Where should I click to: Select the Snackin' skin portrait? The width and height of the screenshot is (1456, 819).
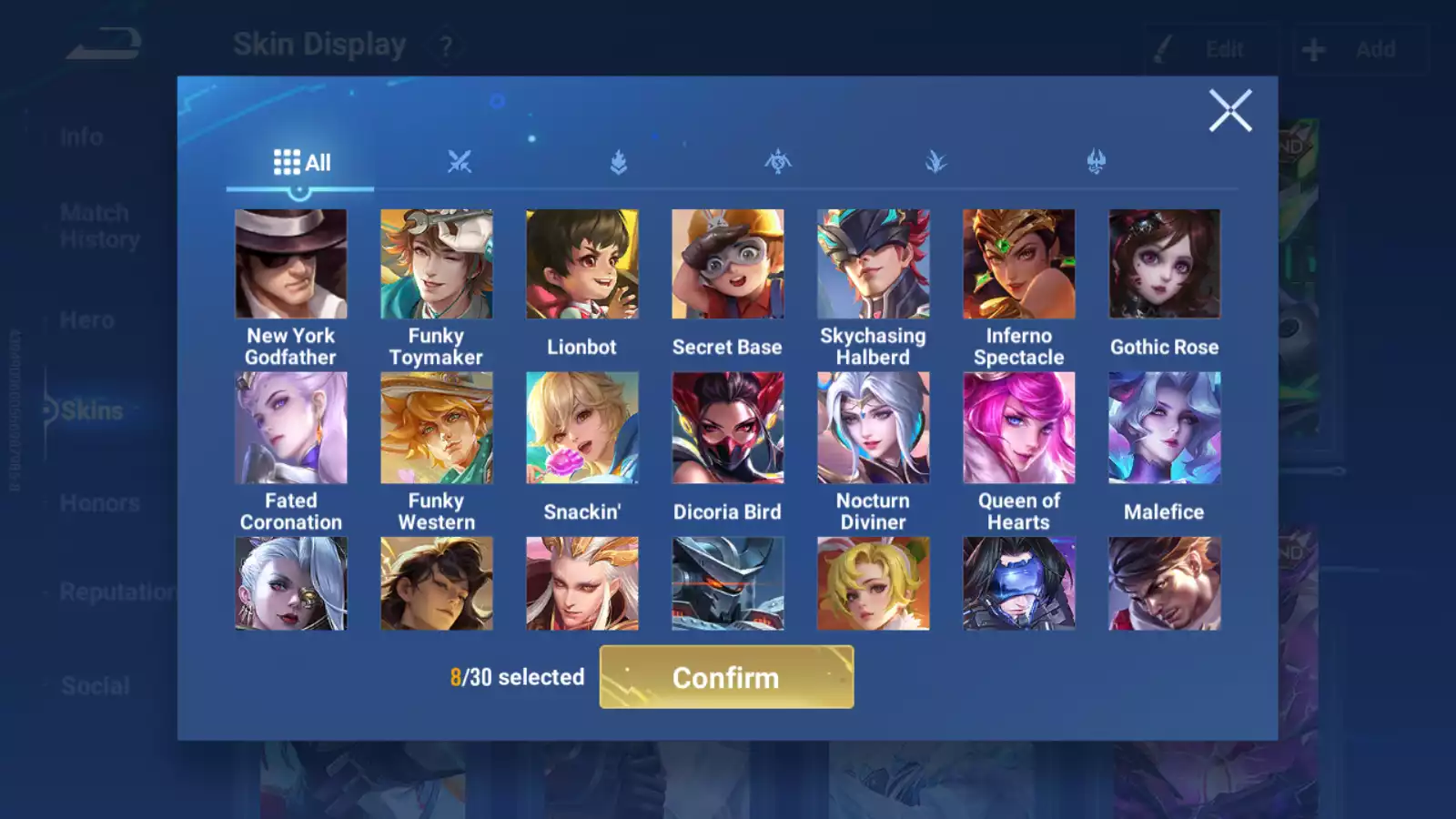pyautogui.click(x=582, y=428)
